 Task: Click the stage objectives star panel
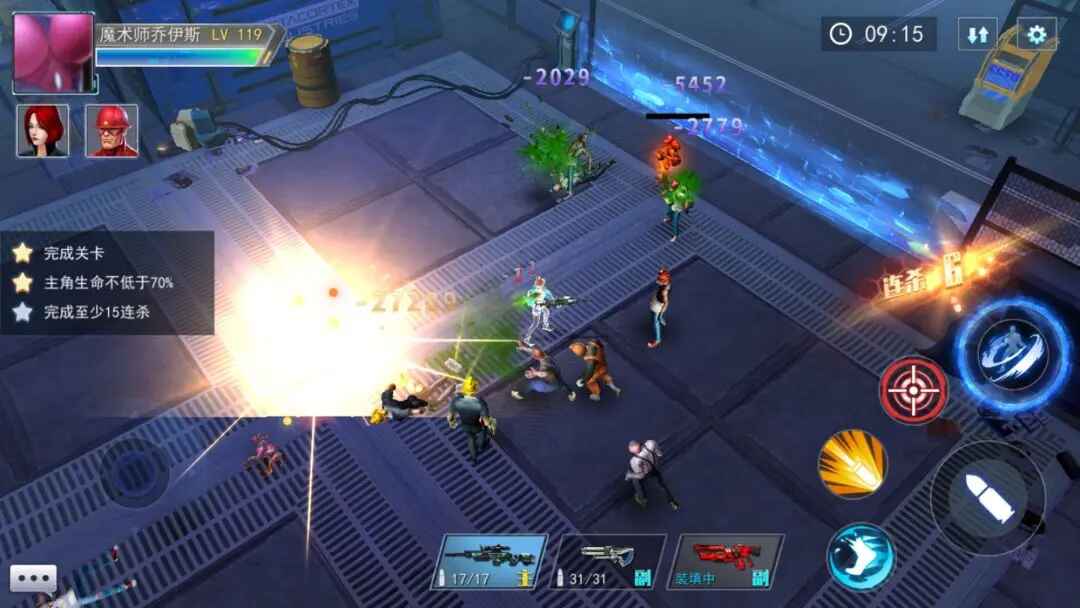(106, 283)
